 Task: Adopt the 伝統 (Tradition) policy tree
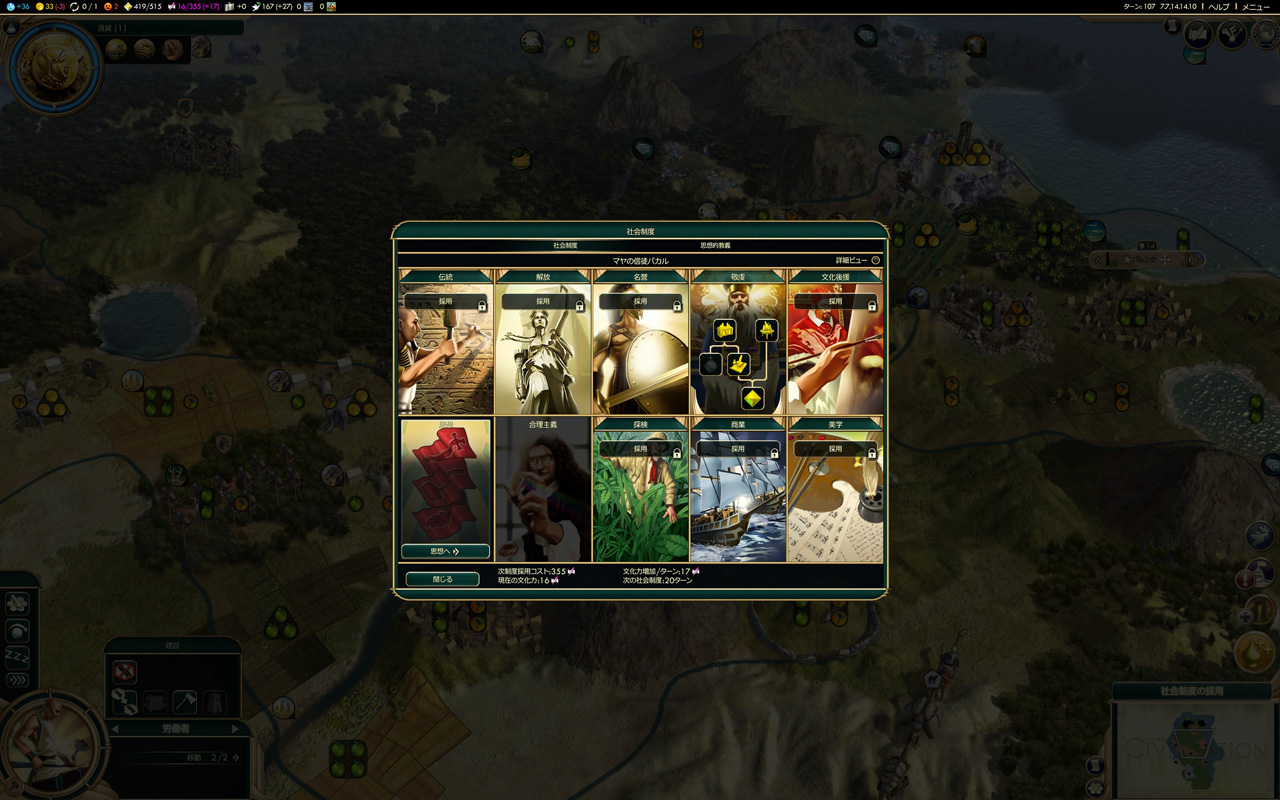click(x=445, y=301)
